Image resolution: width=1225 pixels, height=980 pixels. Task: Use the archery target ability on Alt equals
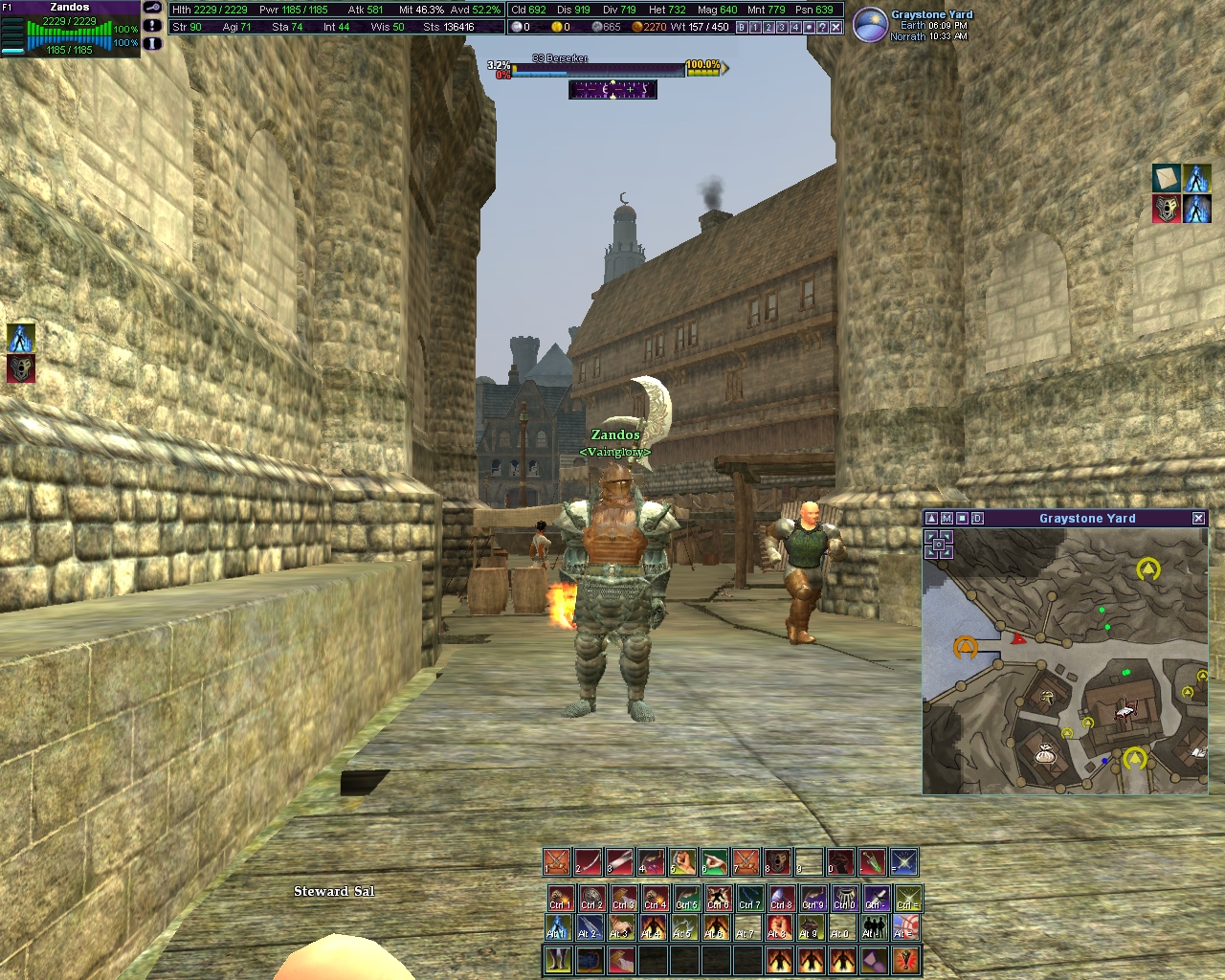905,927
